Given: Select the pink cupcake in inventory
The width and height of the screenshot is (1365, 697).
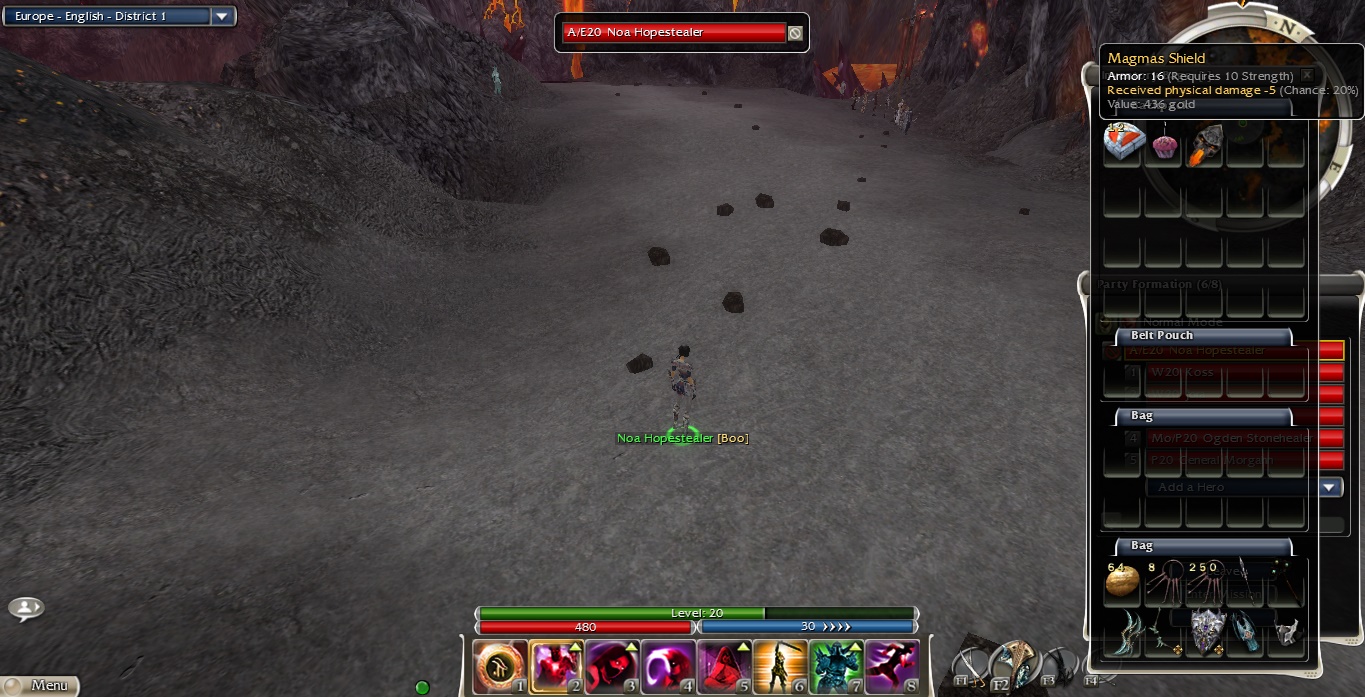Looking at the screenshot, I should [1164, 147].
